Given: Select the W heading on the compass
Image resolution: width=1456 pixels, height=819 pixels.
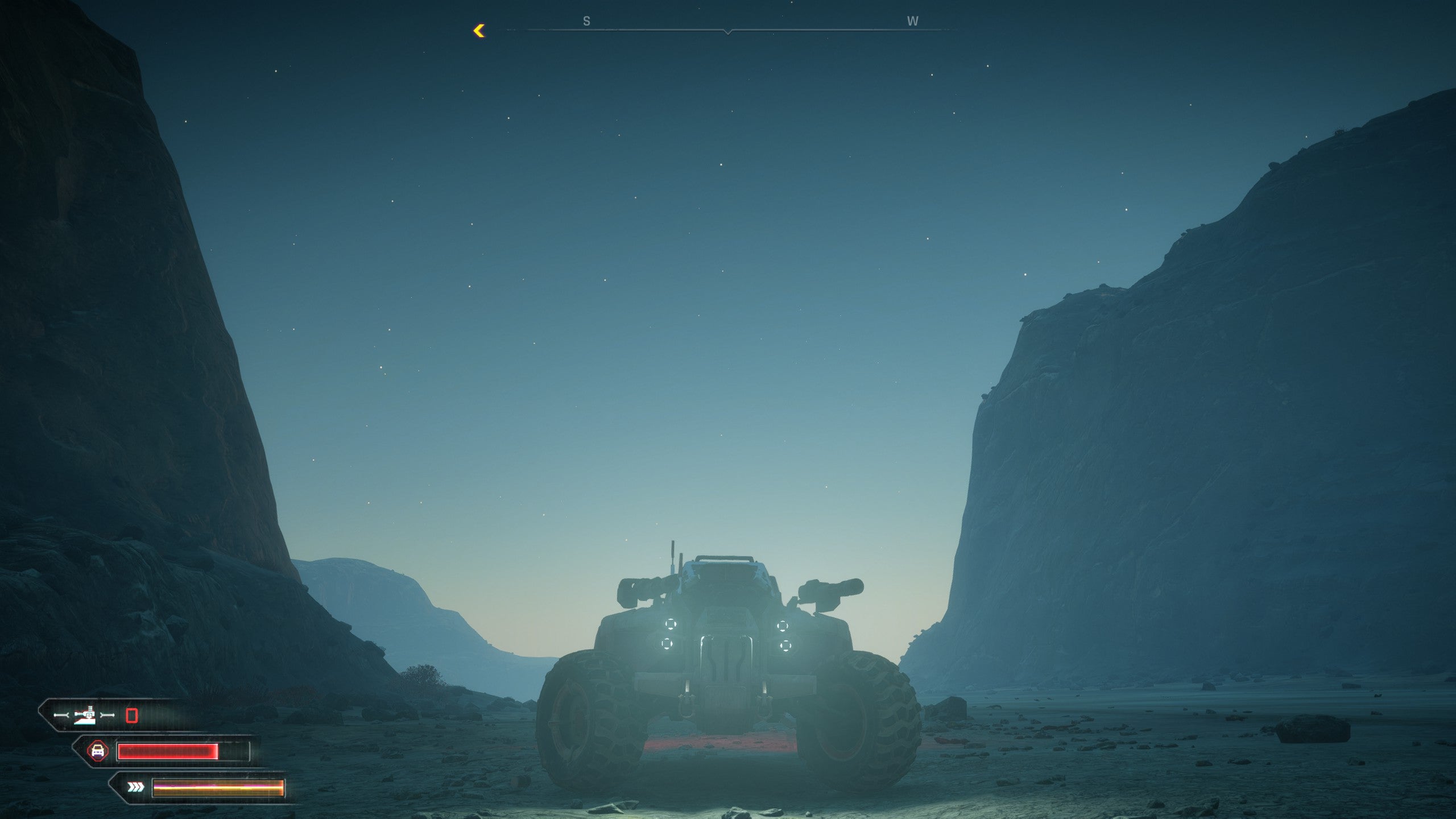Looking at the screenshot, I should pyautogui.click(x=912, y=22).
